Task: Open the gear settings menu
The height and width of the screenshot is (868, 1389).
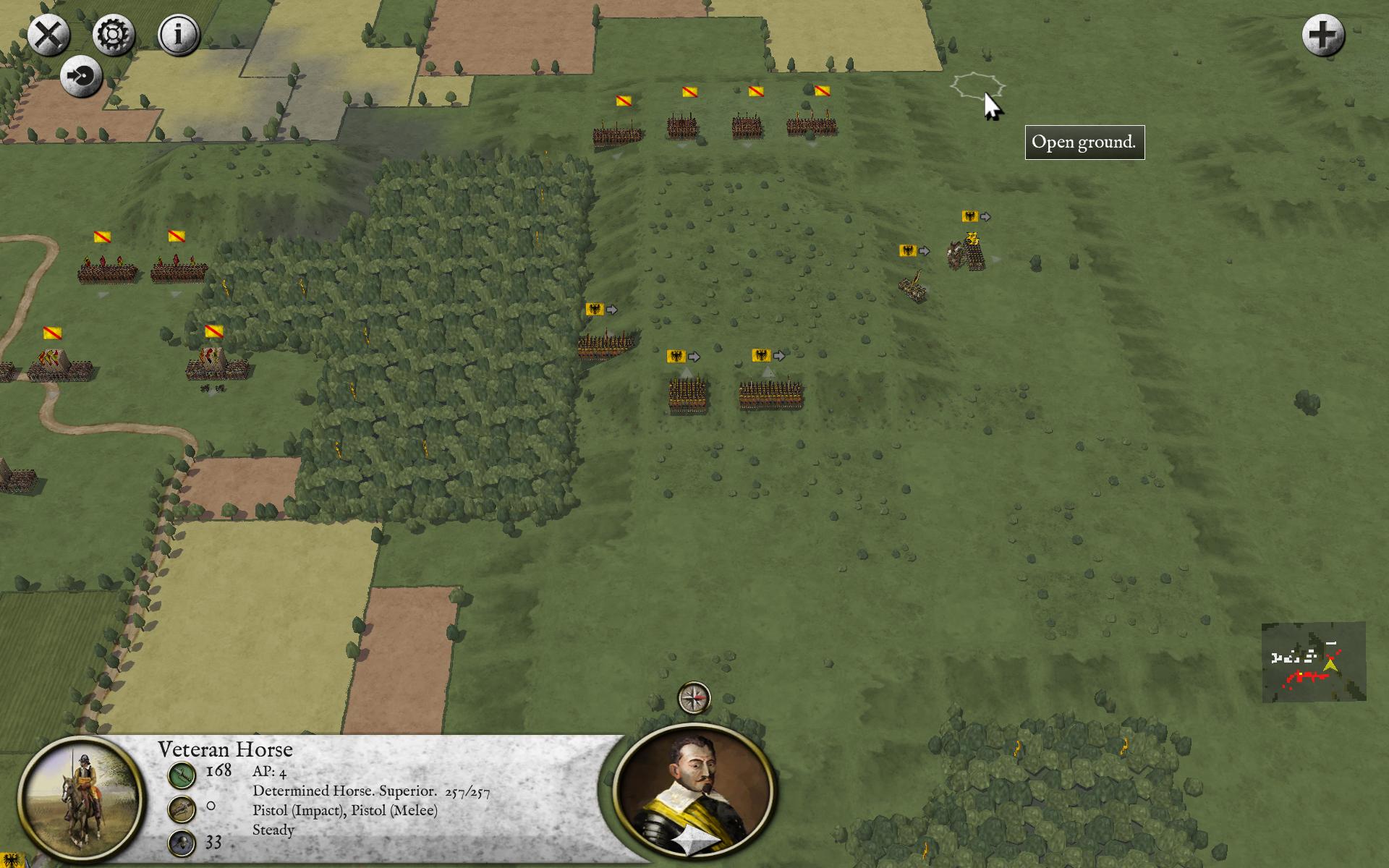Action: [114, 35]
